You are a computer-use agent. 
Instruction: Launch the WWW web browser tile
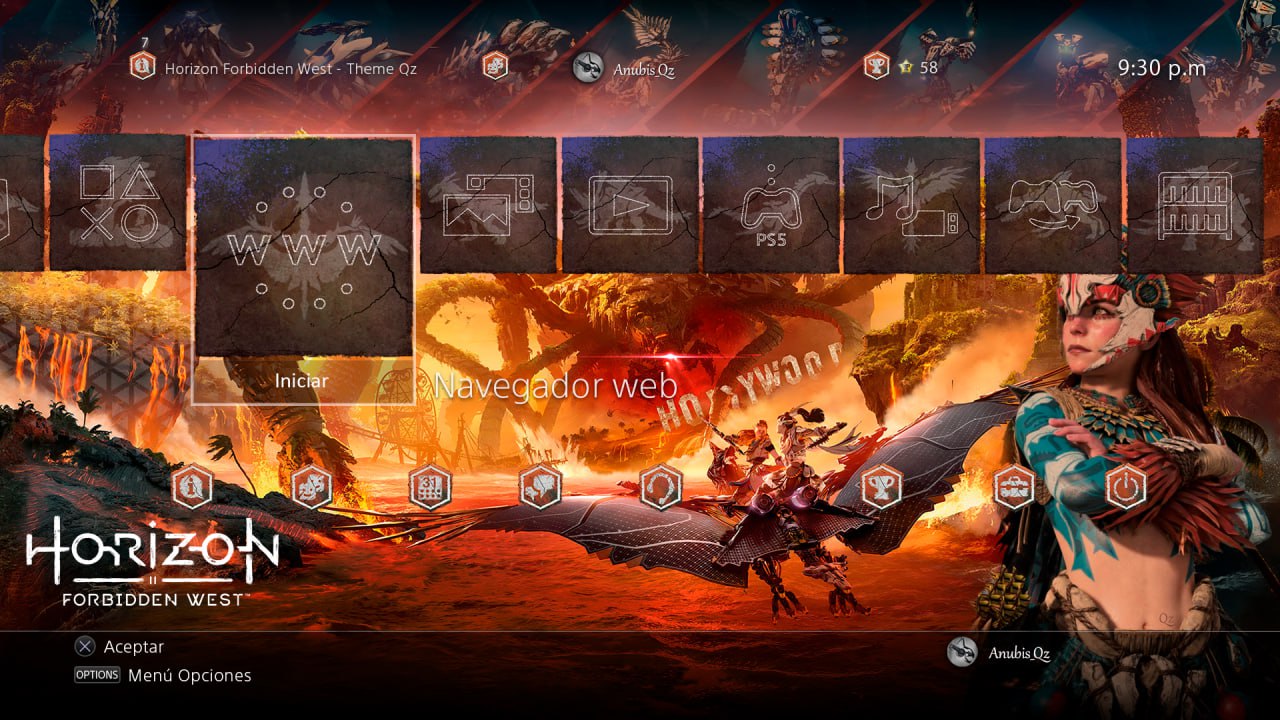point(304,247)
